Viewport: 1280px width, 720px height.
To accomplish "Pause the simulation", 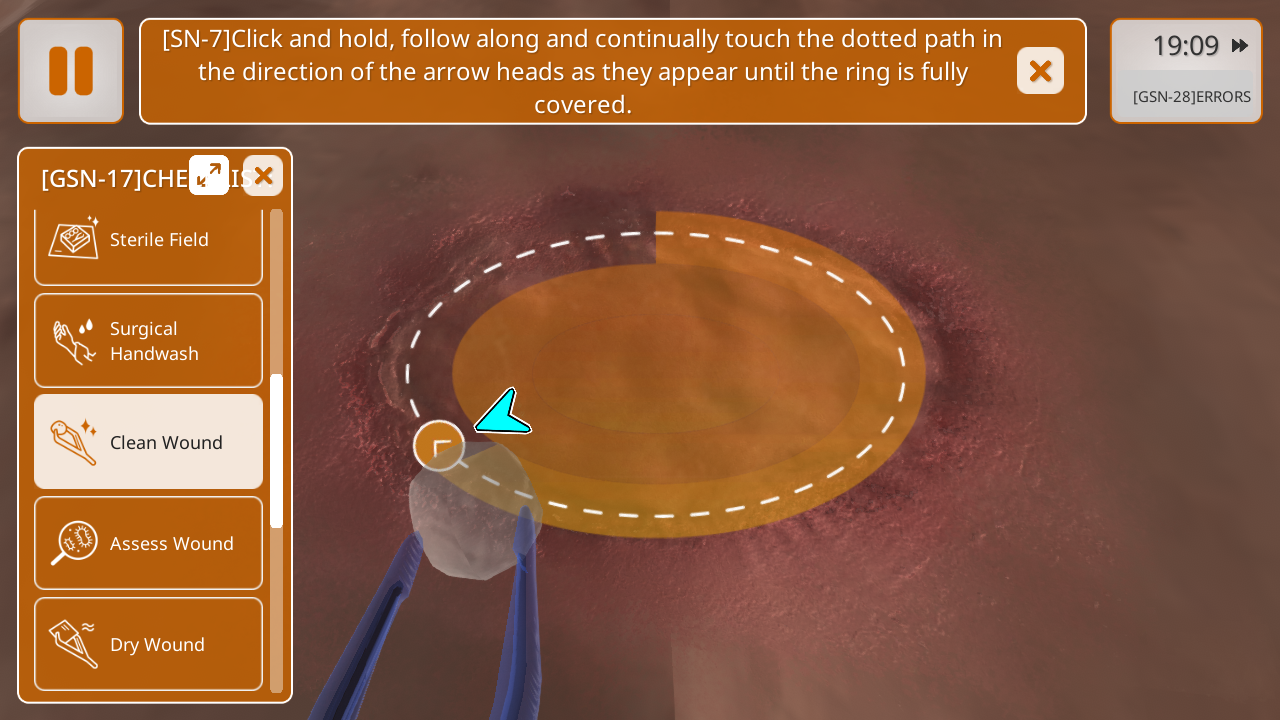I will click(x=71, y=71).
